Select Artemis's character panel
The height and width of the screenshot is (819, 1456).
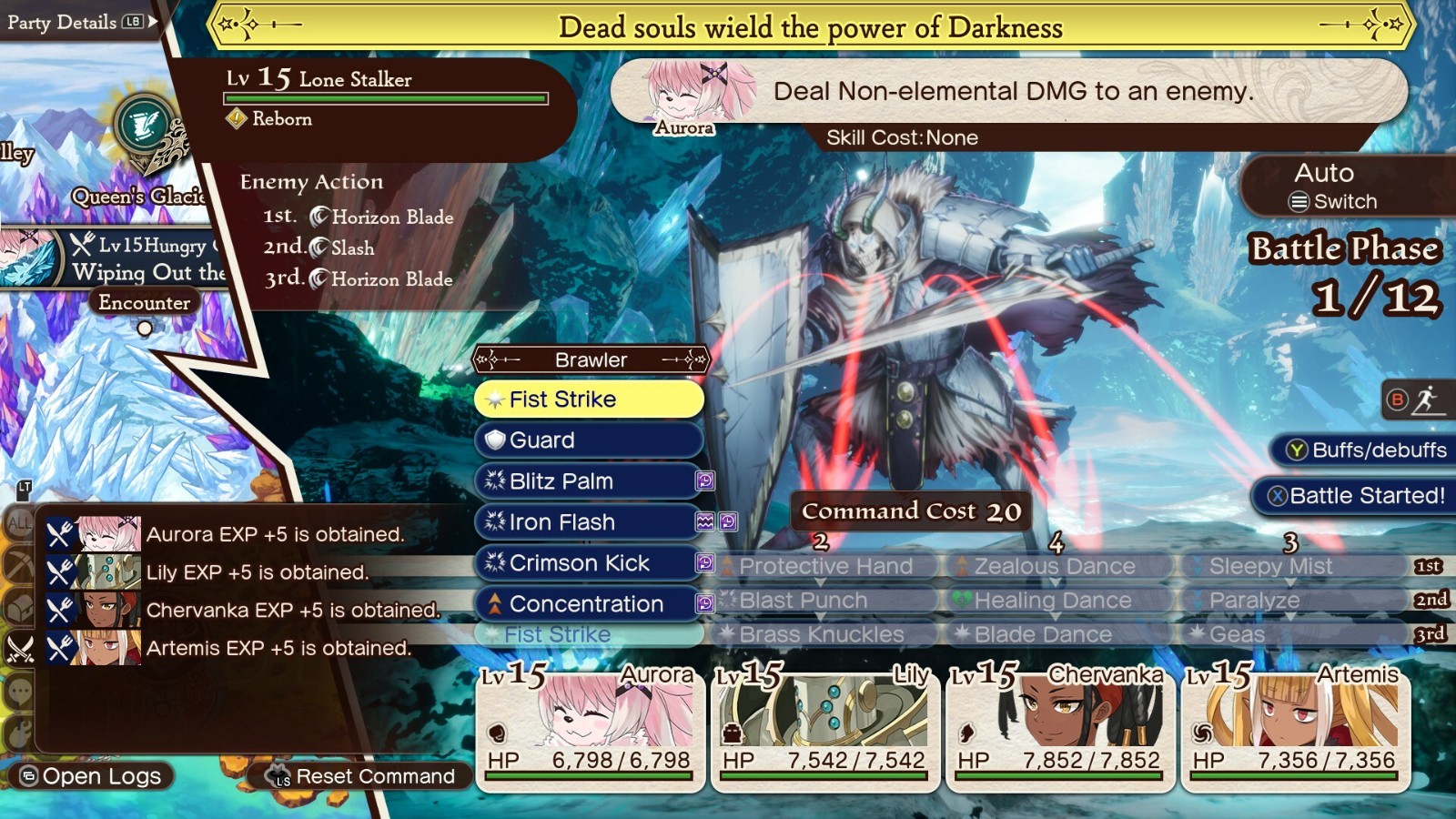pos(1292,728)
